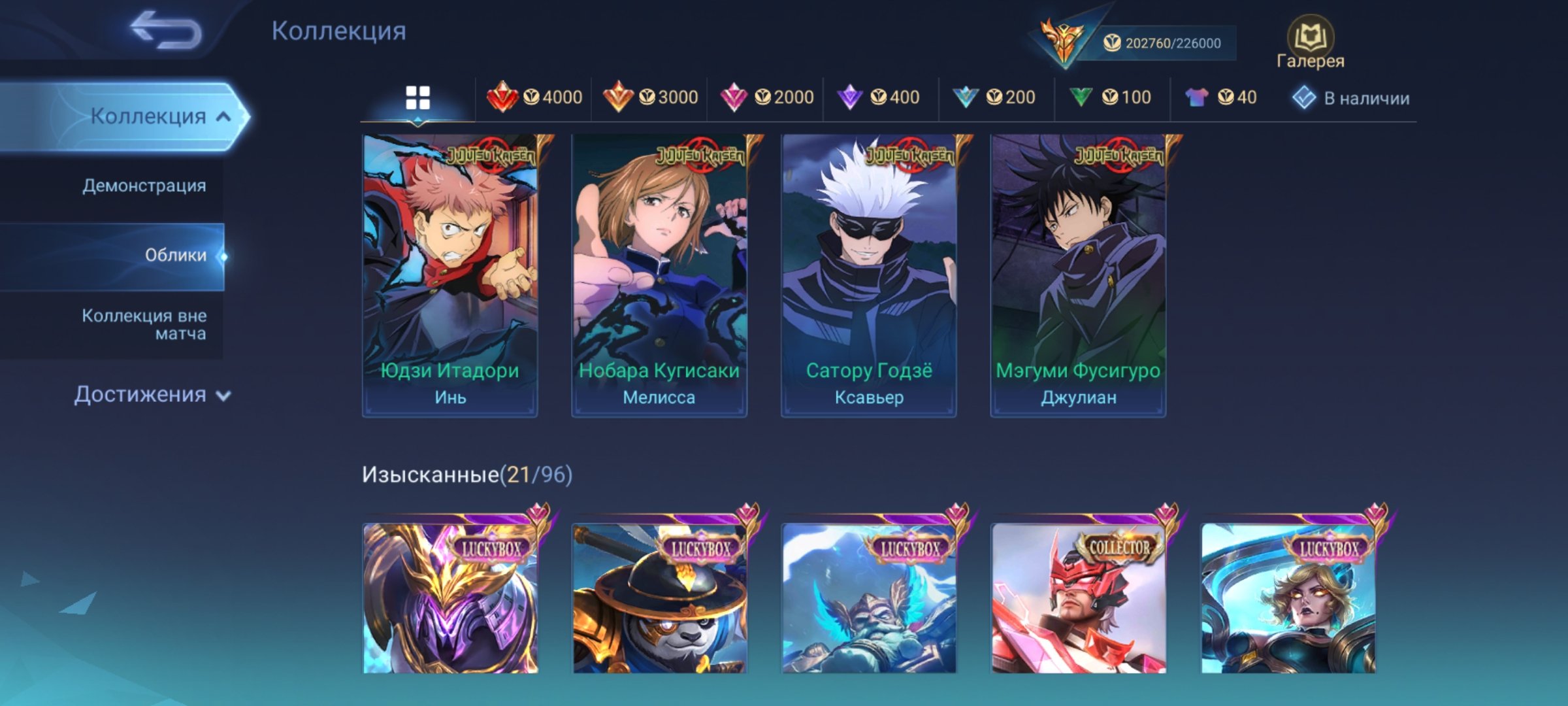View the Сатору Годзё Ксавьер skin
The image size is (1568, 706).
click(x=869, y=275)
